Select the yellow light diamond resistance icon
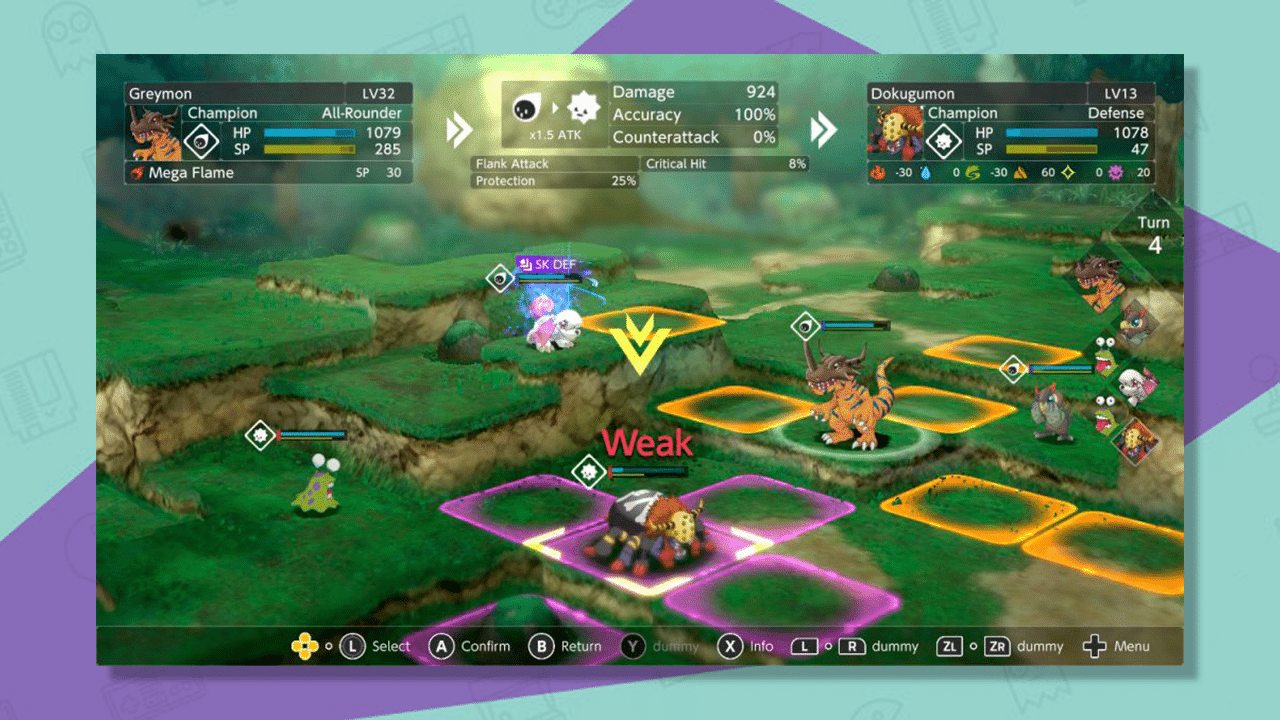This screenshot has height=720, width=1280. [x=1066, y=172]
